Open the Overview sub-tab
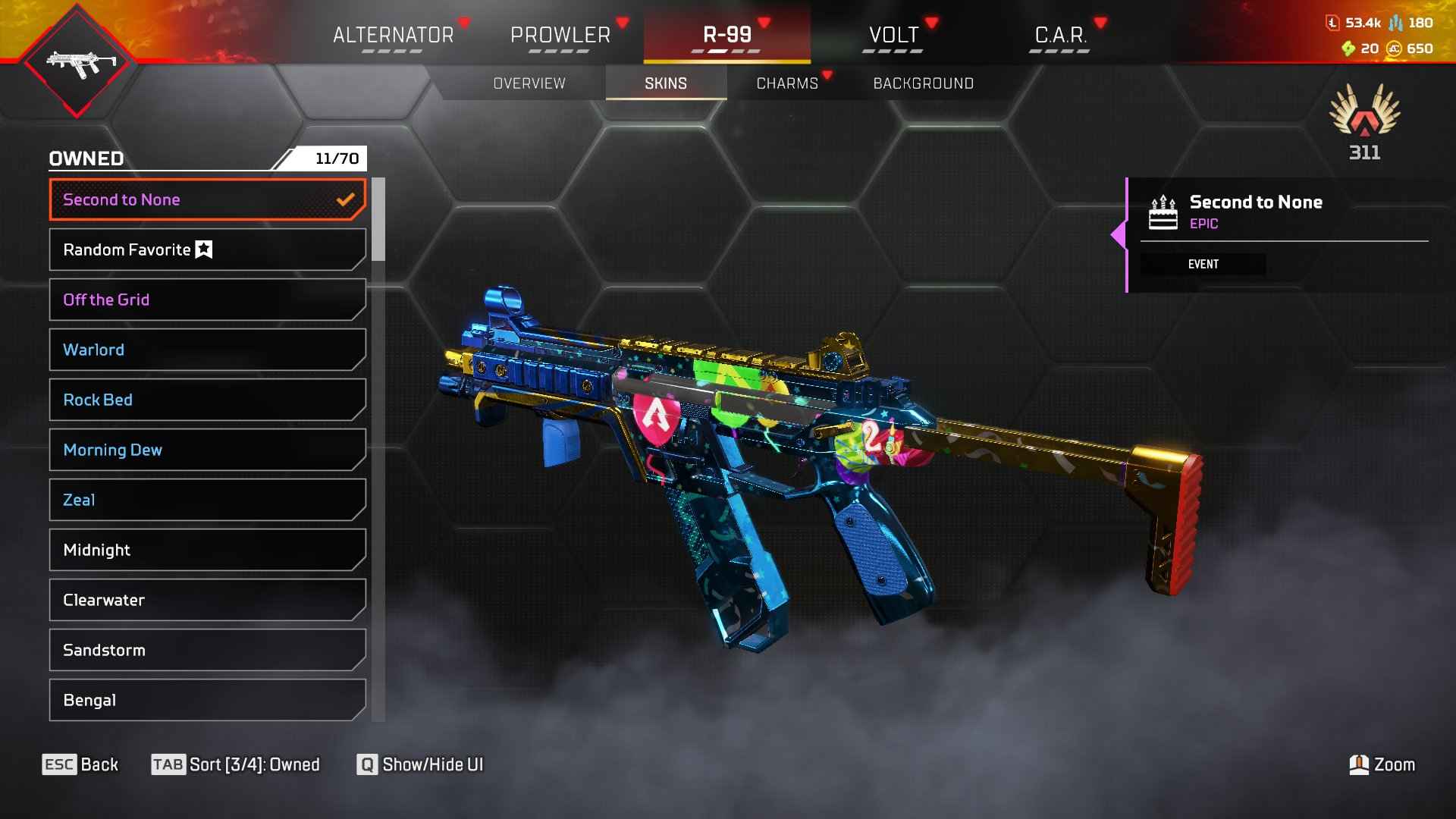 pyautogui.click(x=529, y=83)
